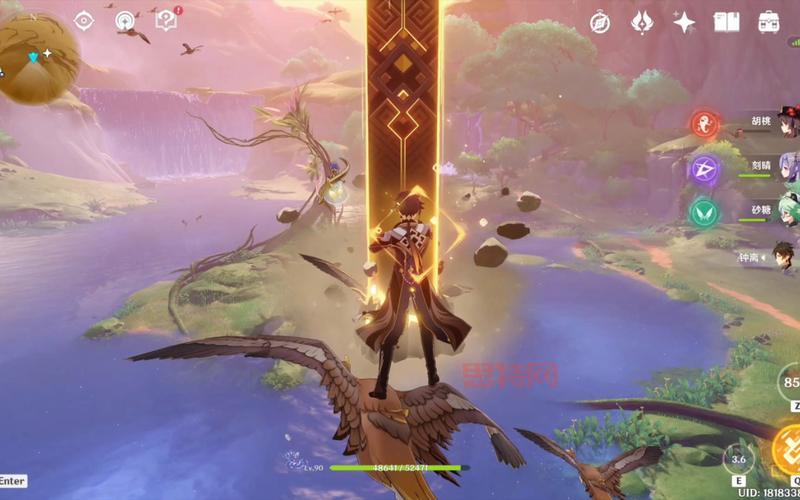Trigger the green Anemo burst icon
Viewport: 800px width, 500px height.
[x=704, y=211]
